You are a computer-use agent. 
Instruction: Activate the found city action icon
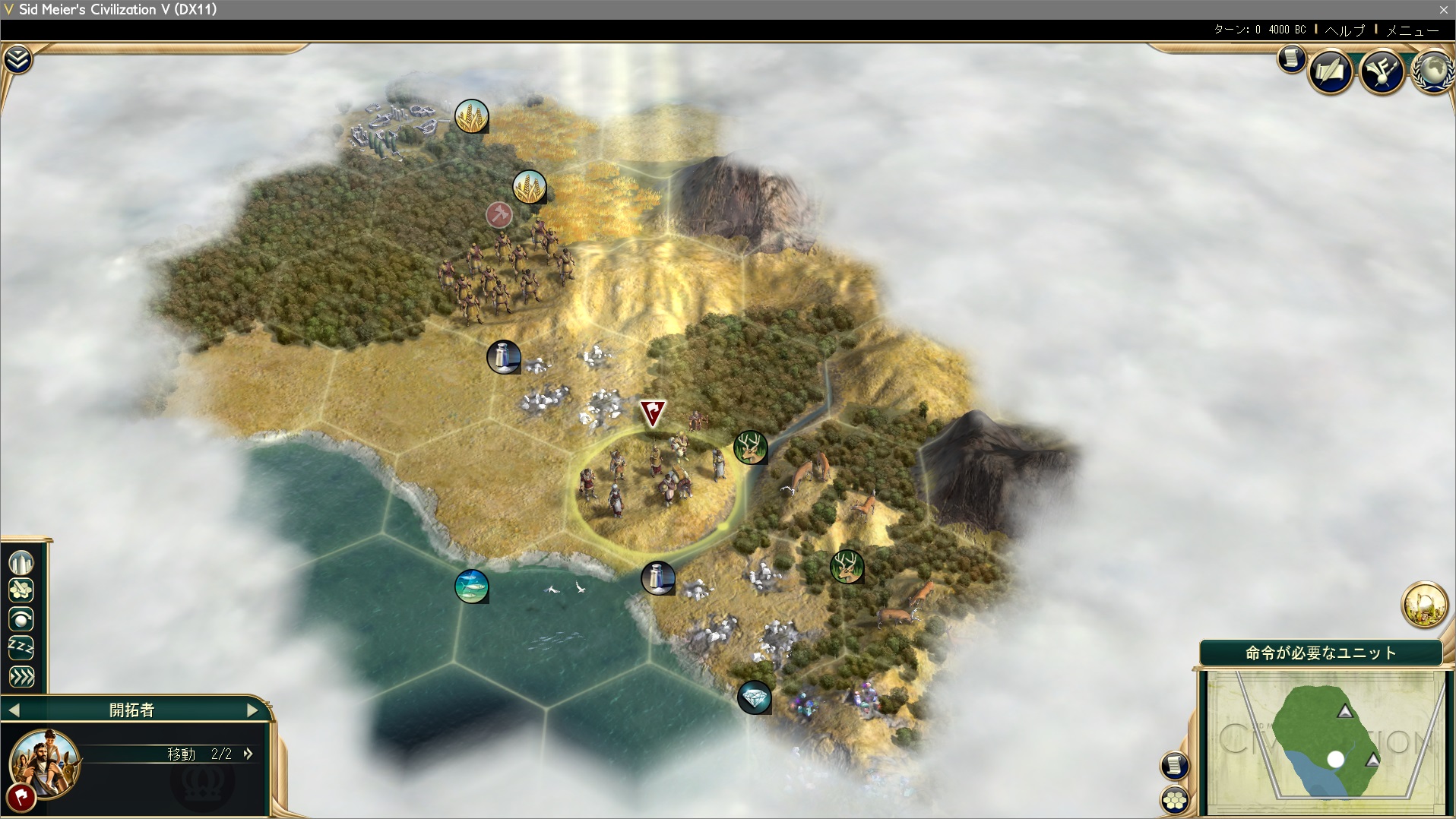(x=21, y=563)
